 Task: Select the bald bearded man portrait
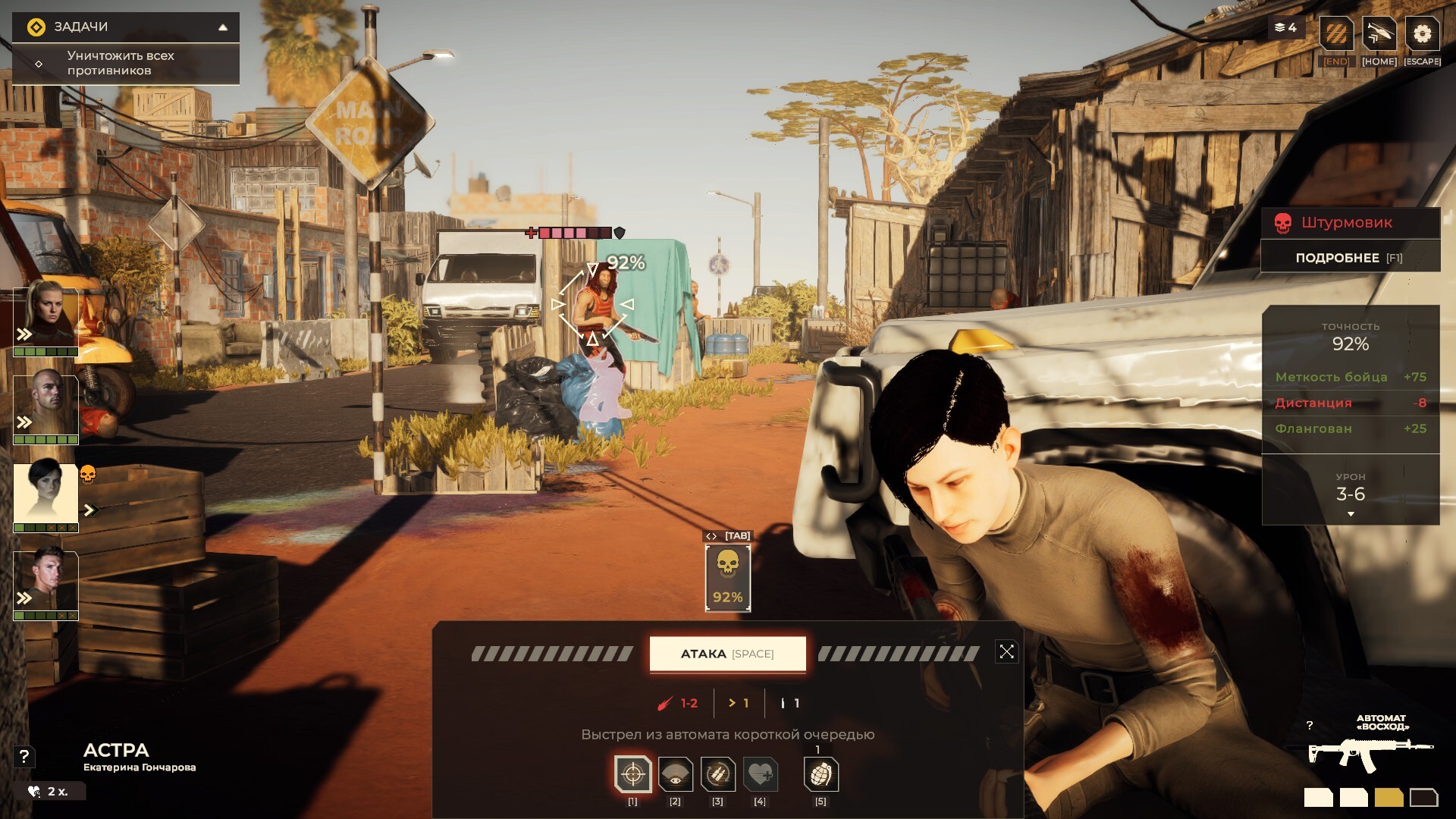(x=46, y=404)
